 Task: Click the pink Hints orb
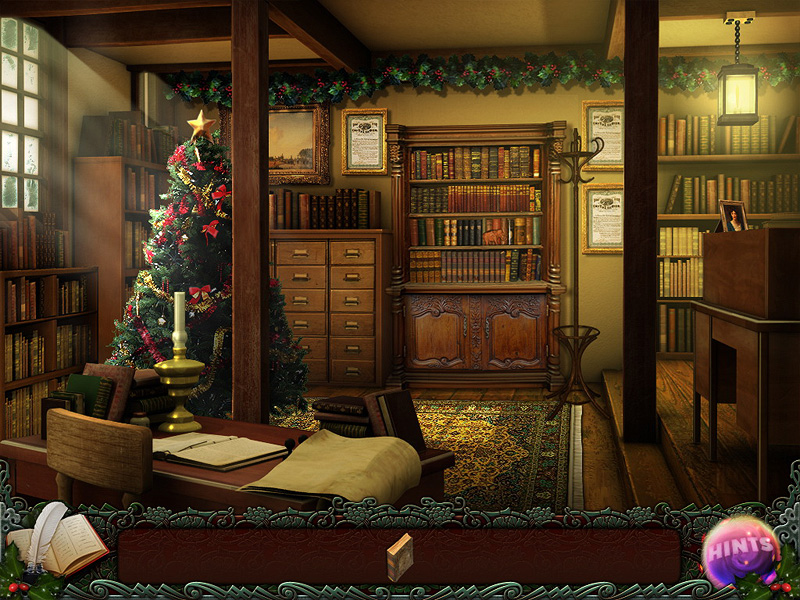[741, 549]
